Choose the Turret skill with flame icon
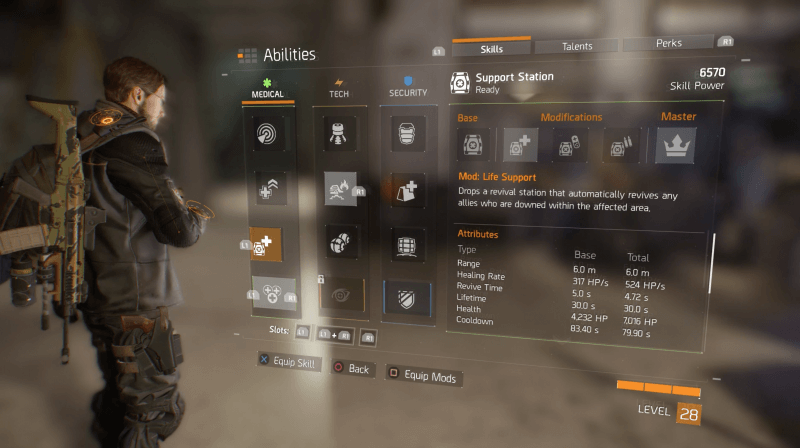This screenshot has height=448, width=800. click(x=341, y=187)
